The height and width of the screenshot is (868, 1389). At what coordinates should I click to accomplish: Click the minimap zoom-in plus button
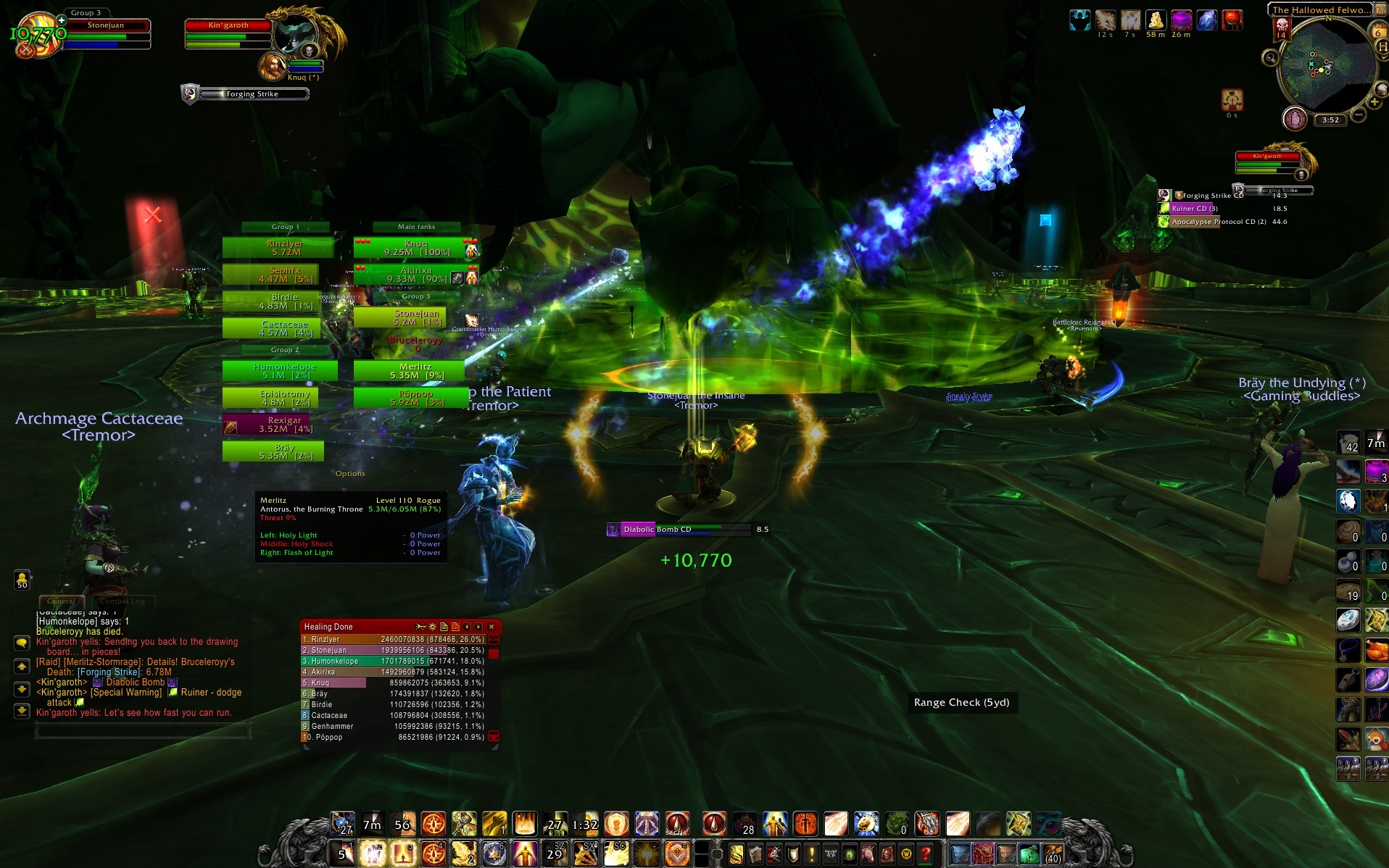click(1374, 102)
